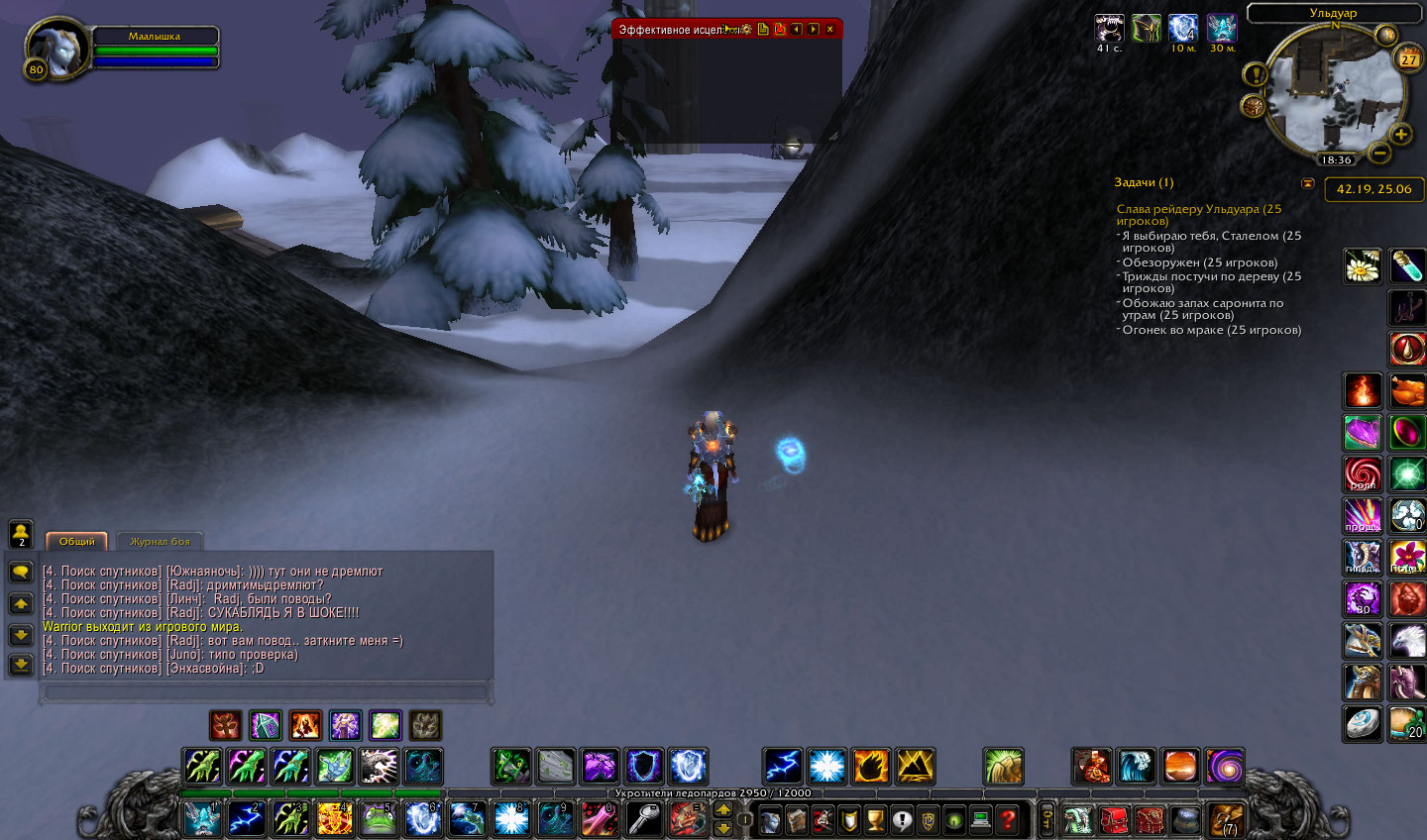Collapse the Задачи objectives tracker

click(1307, 183)
